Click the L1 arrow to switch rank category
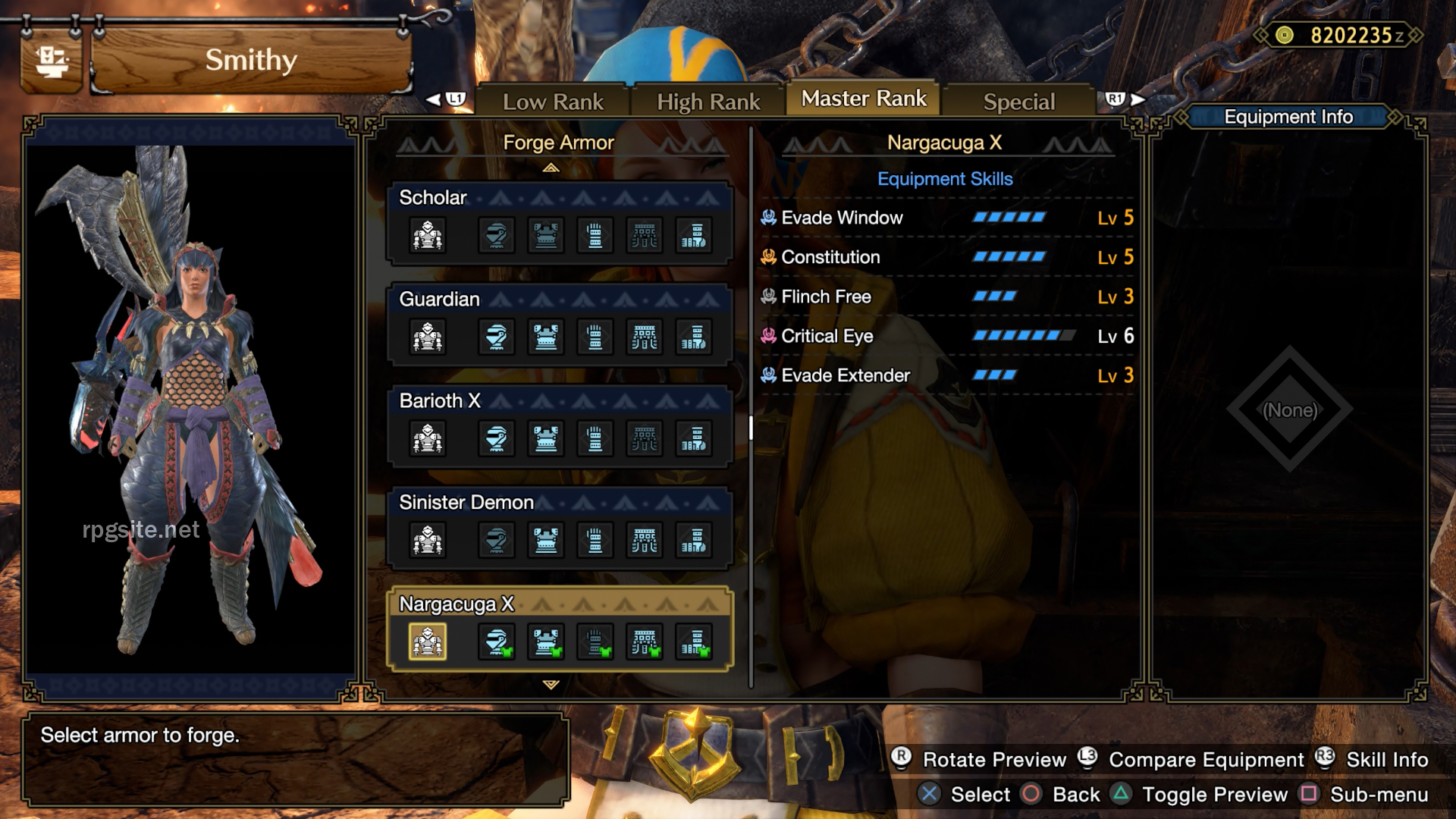 447,99
